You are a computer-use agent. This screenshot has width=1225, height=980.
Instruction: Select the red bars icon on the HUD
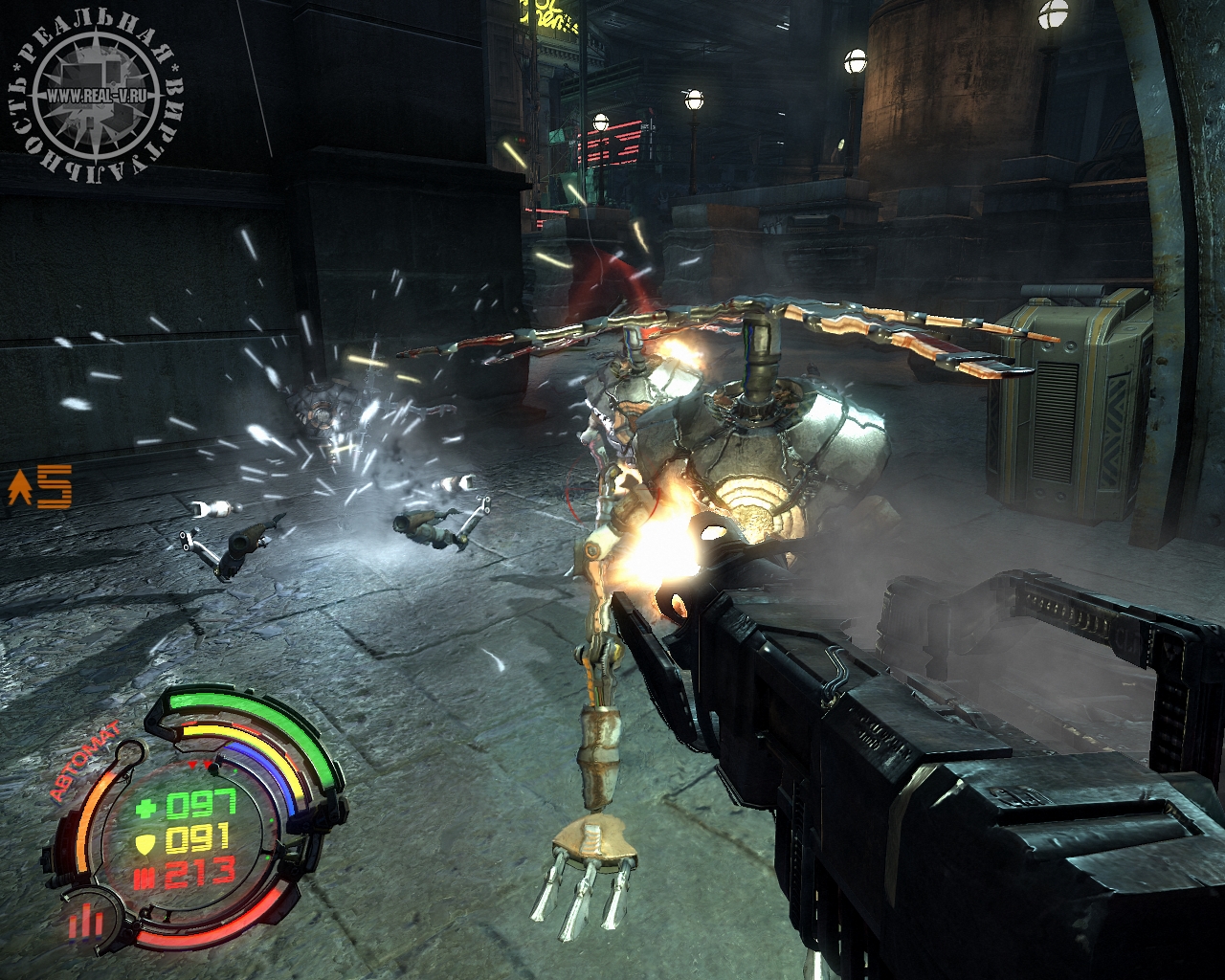84,922
